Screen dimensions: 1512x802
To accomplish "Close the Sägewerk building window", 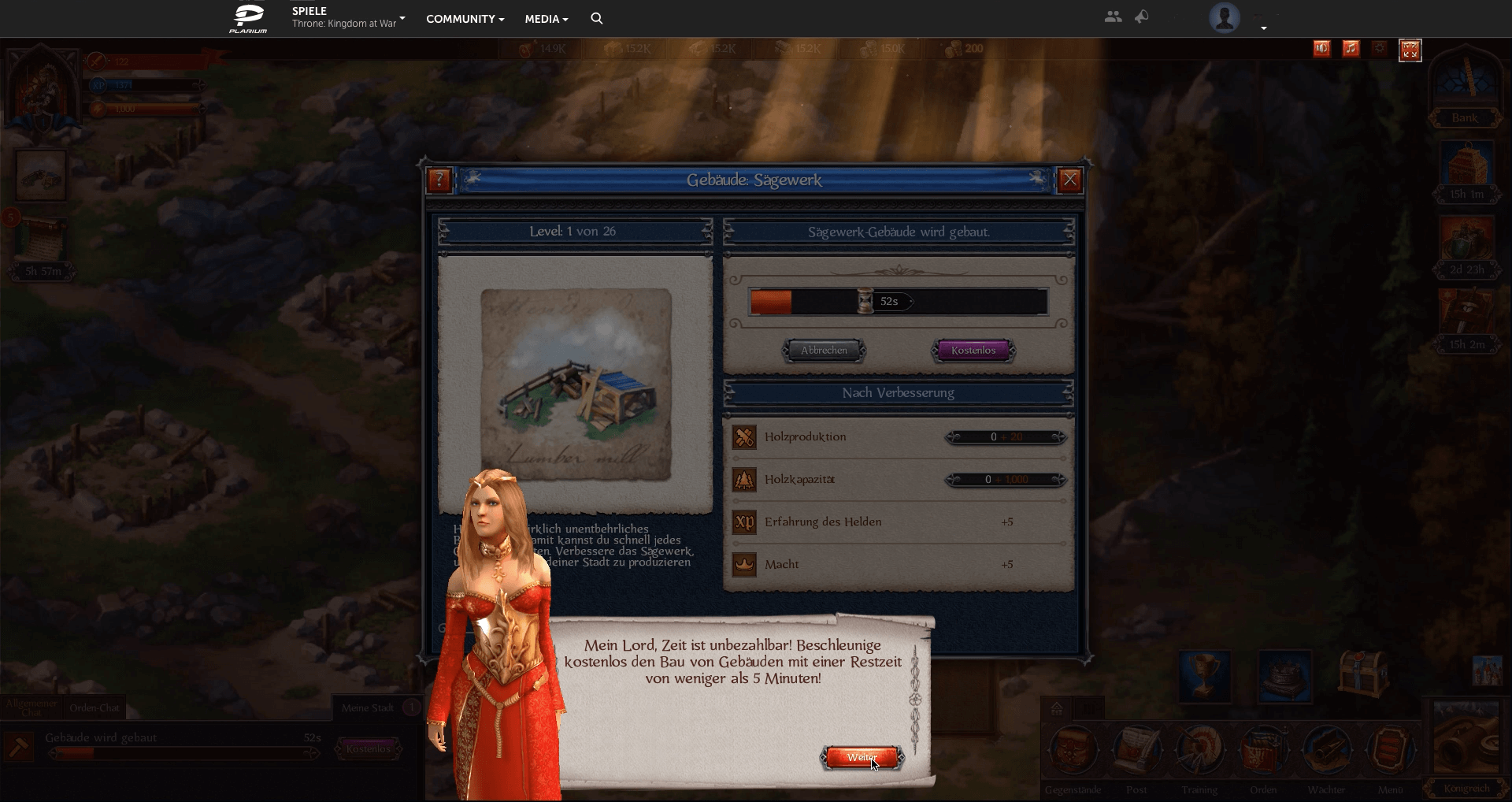I will (1069, 180).
